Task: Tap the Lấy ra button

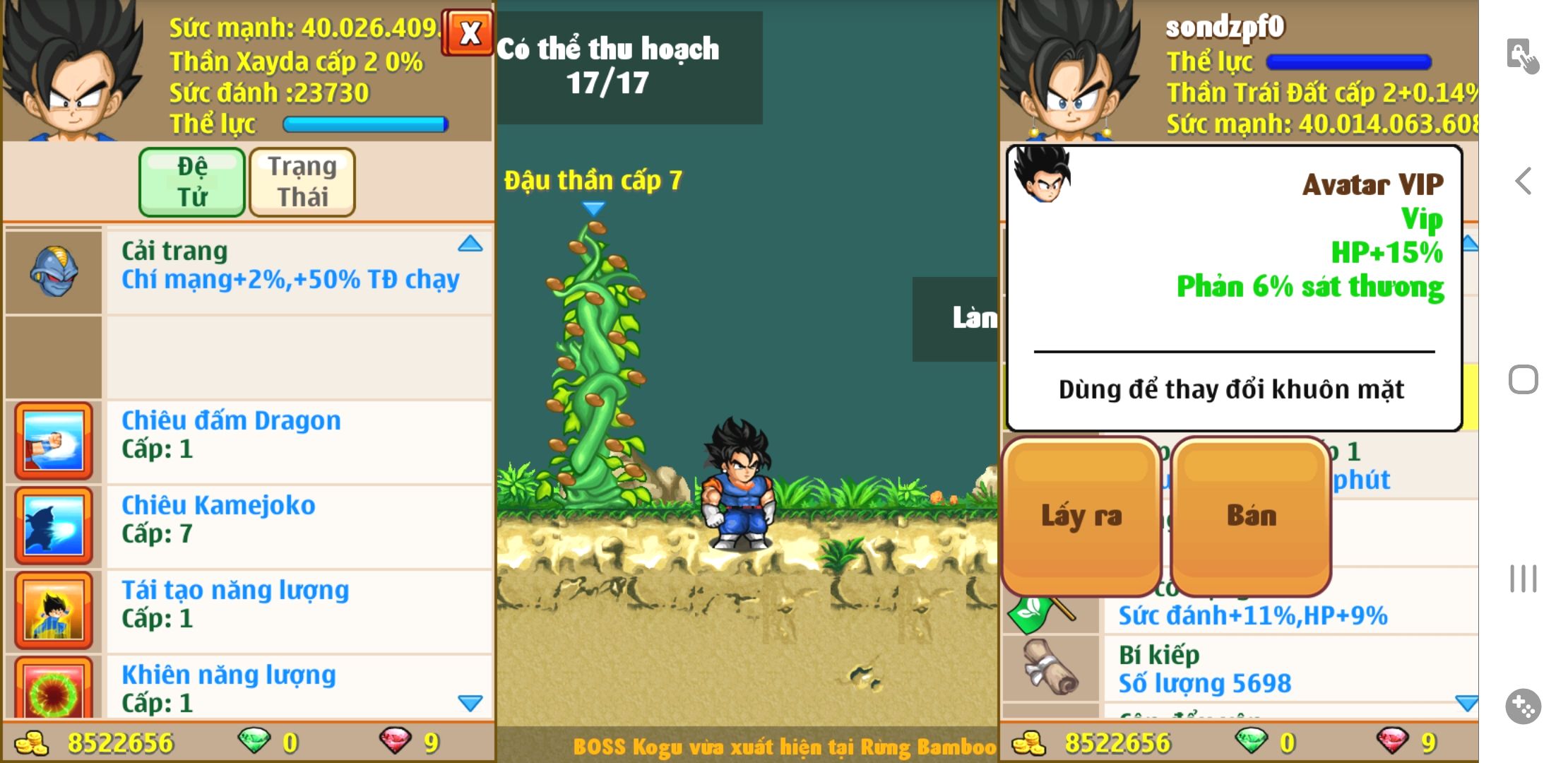Action: pyautogui.click(x=1081, y=516)
